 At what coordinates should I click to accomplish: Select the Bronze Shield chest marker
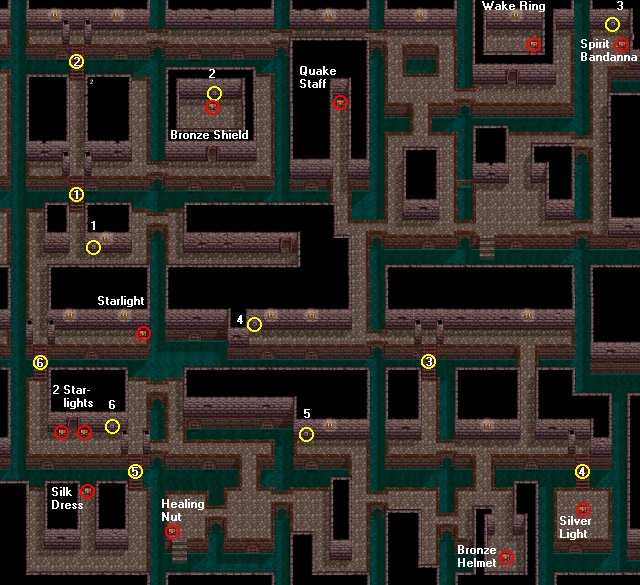coord(211,108)
